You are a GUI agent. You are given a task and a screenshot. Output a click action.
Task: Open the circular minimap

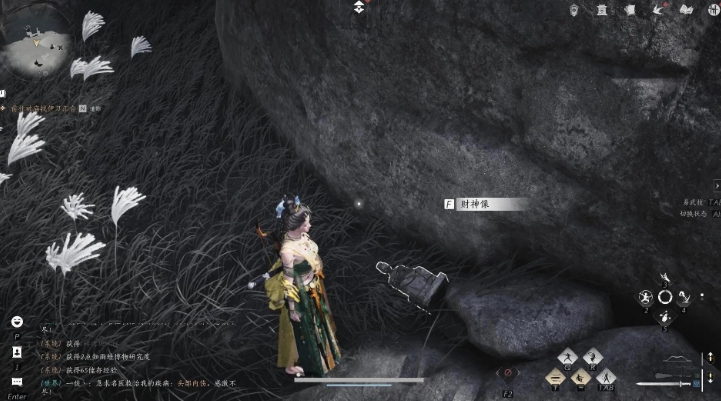(x=37, y=40)
